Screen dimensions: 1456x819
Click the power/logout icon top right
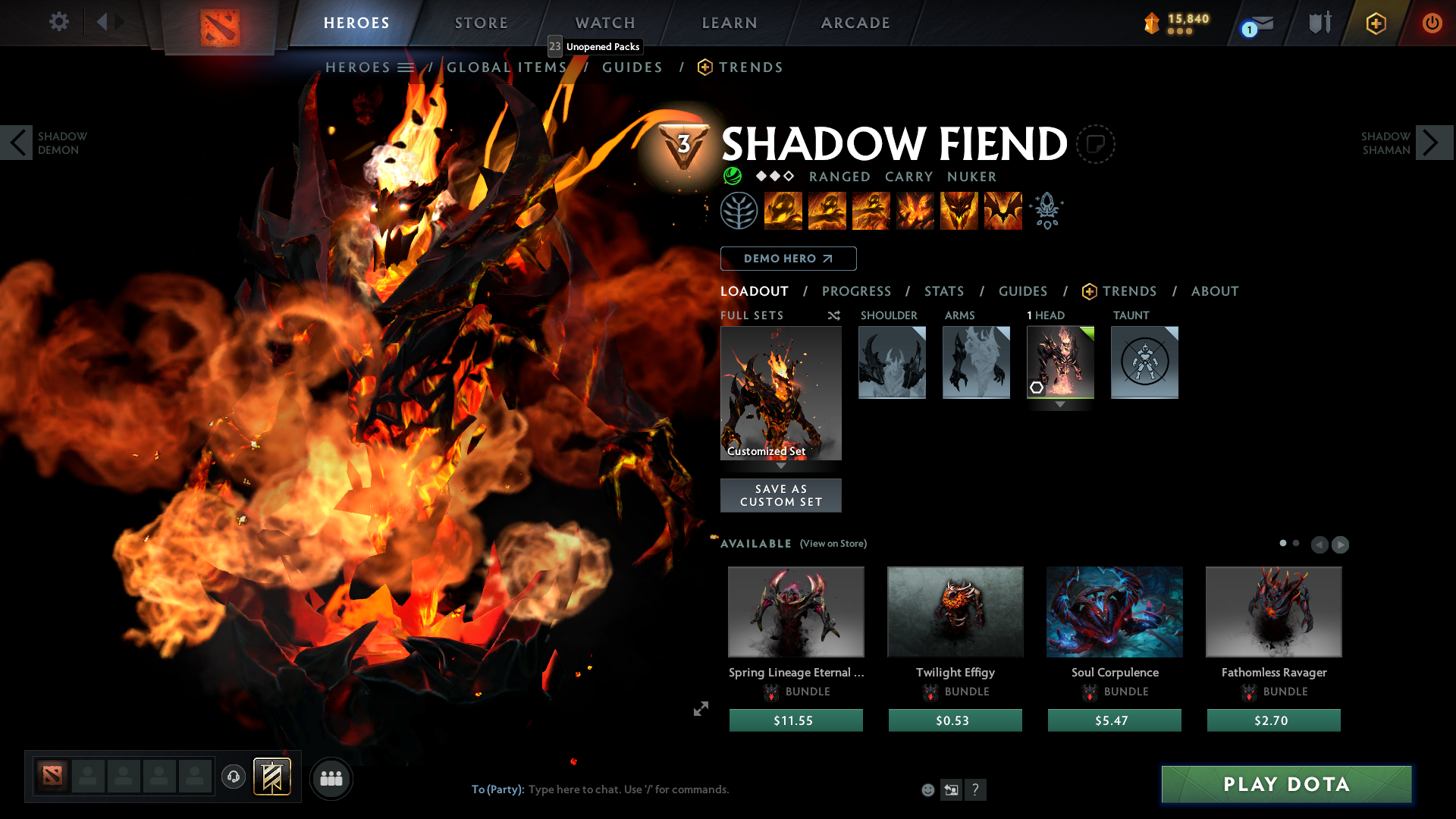[1432, 23]
